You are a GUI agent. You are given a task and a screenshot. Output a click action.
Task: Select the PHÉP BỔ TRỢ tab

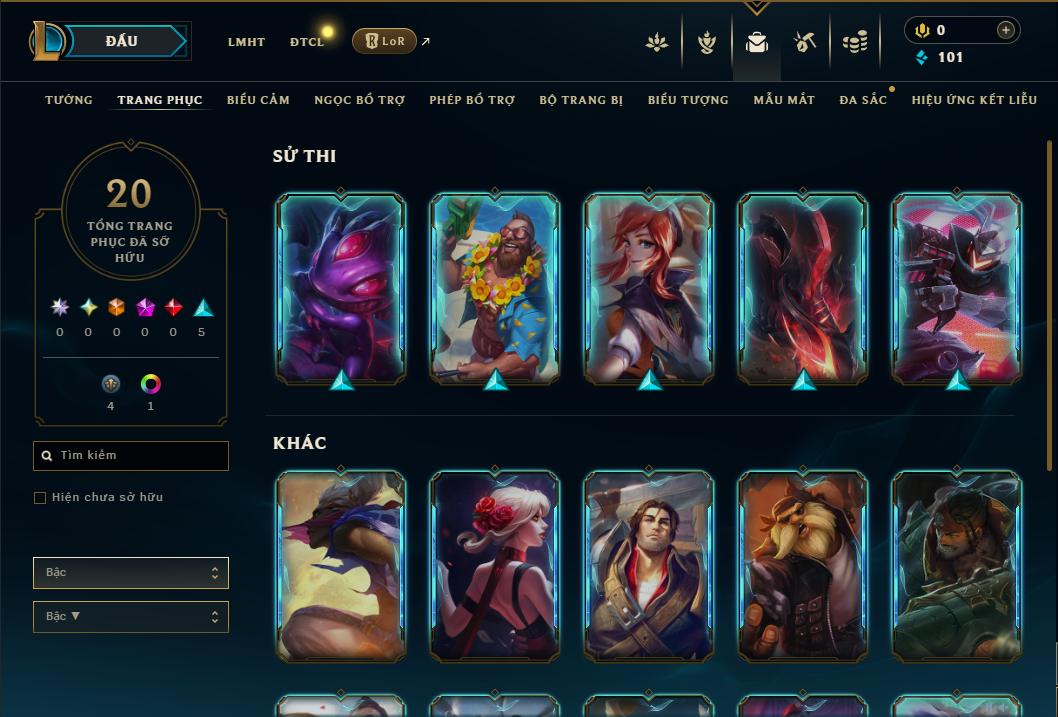click(472, 100)
